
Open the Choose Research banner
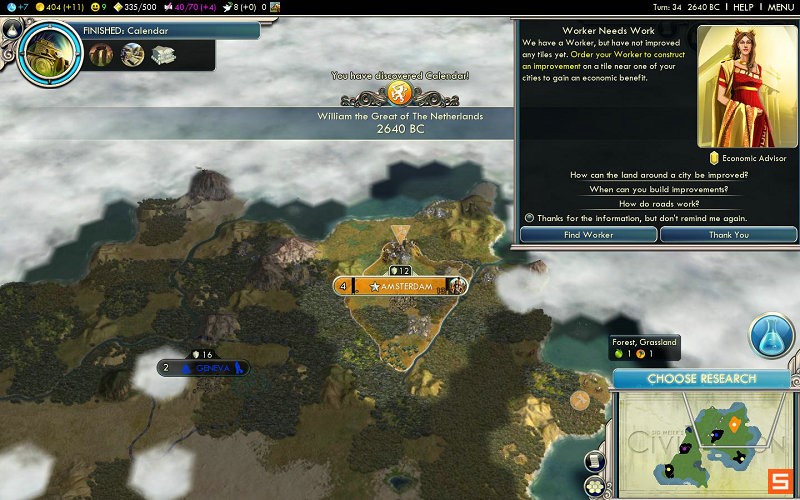(701, 379)
